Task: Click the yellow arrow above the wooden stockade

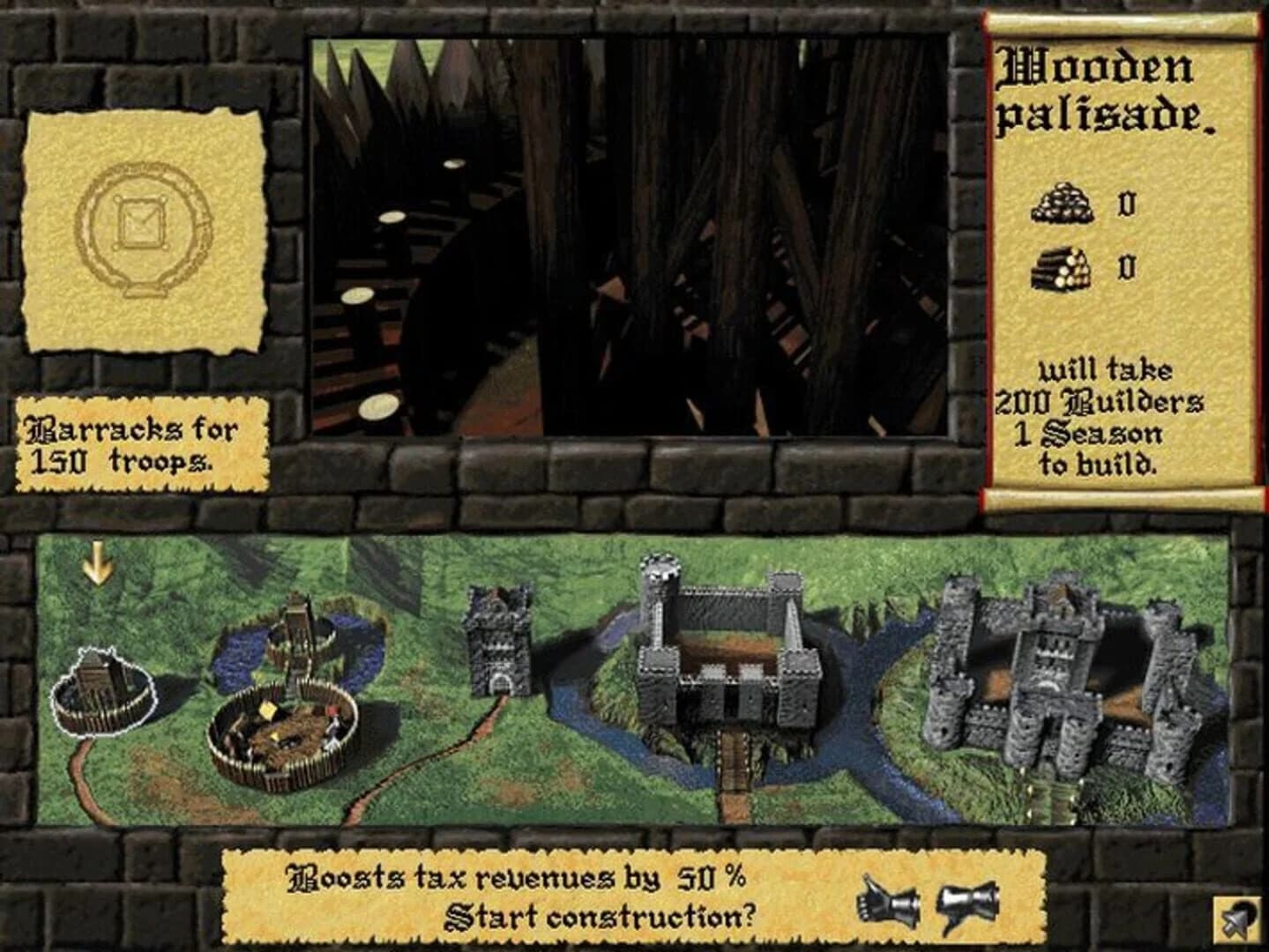Action: (x=95, y=562)
